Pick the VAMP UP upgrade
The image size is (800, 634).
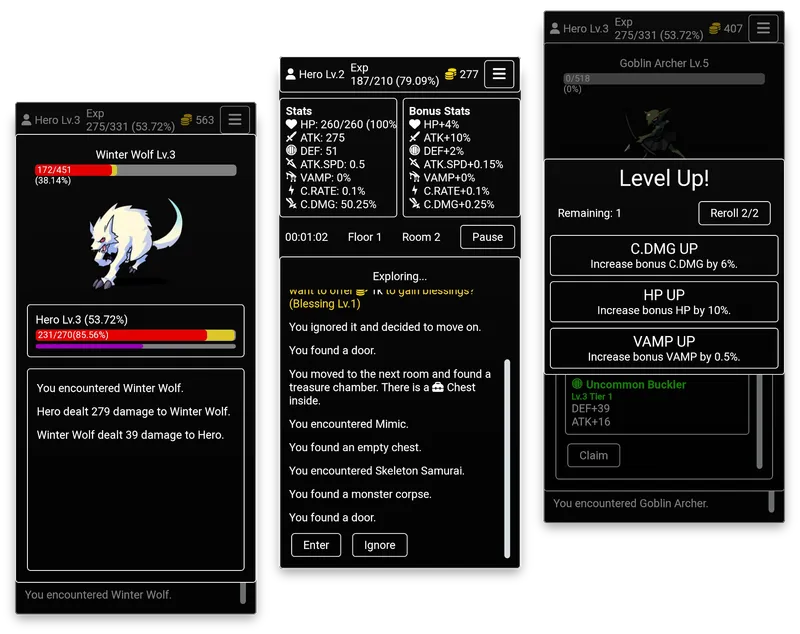tap(663, 348)
